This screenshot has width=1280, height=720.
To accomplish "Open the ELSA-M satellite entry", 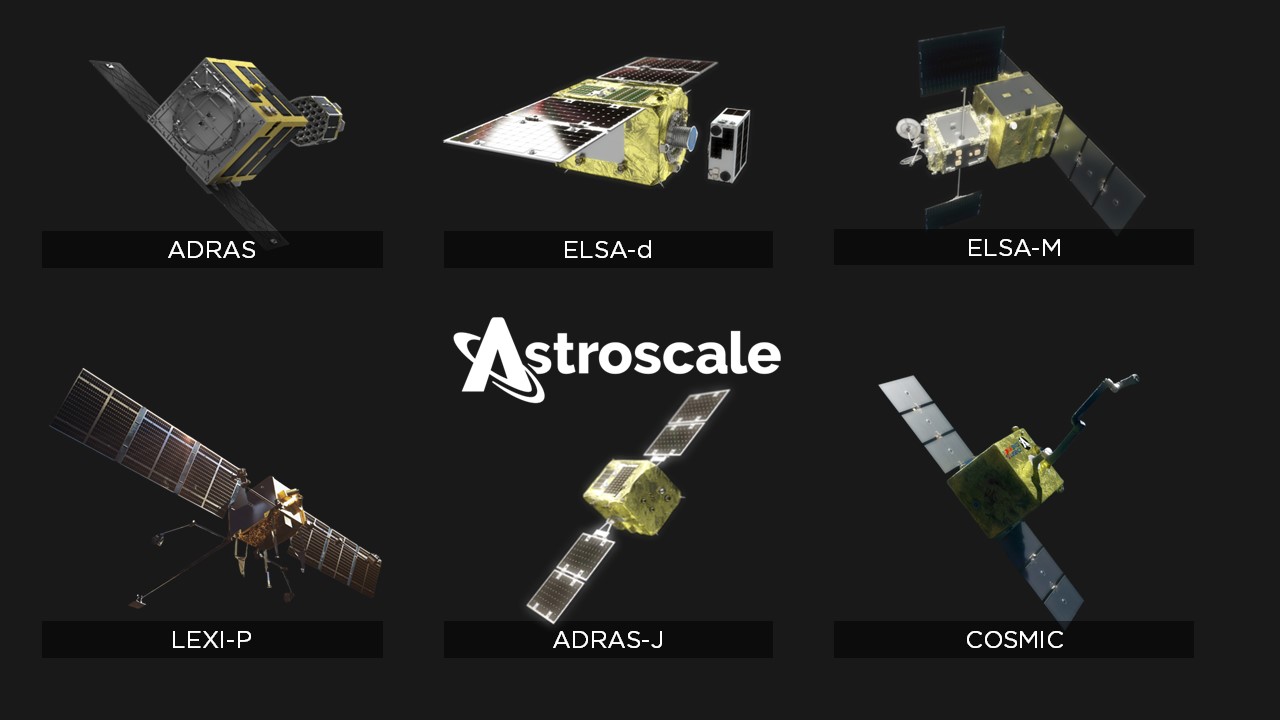I will [x=1013, y=247].
